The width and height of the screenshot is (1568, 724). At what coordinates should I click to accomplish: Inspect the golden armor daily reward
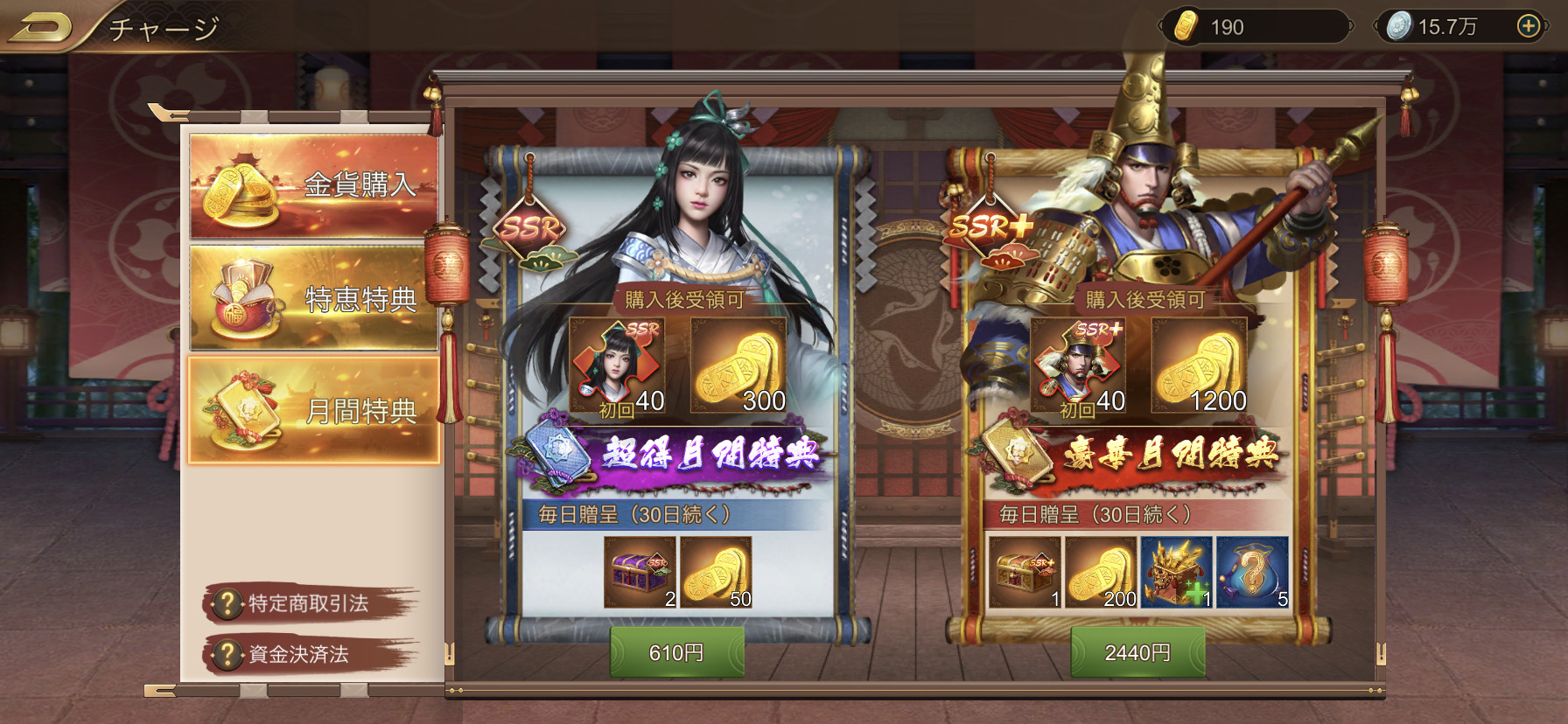pos(1177,572)
